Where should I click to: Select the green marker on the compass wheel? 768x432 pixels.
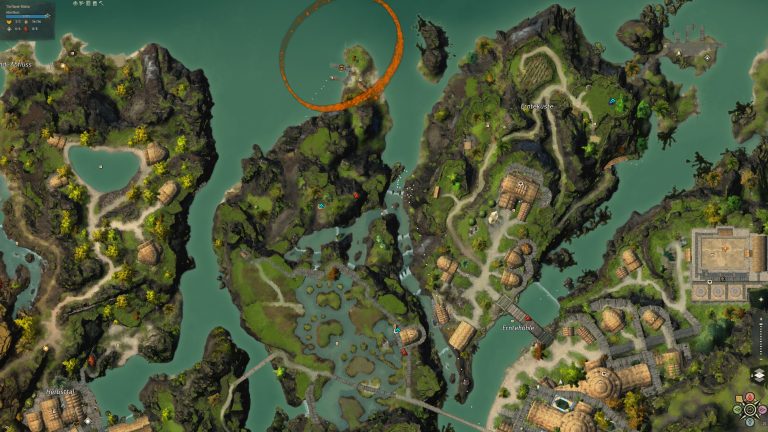[x=737, y=410]
